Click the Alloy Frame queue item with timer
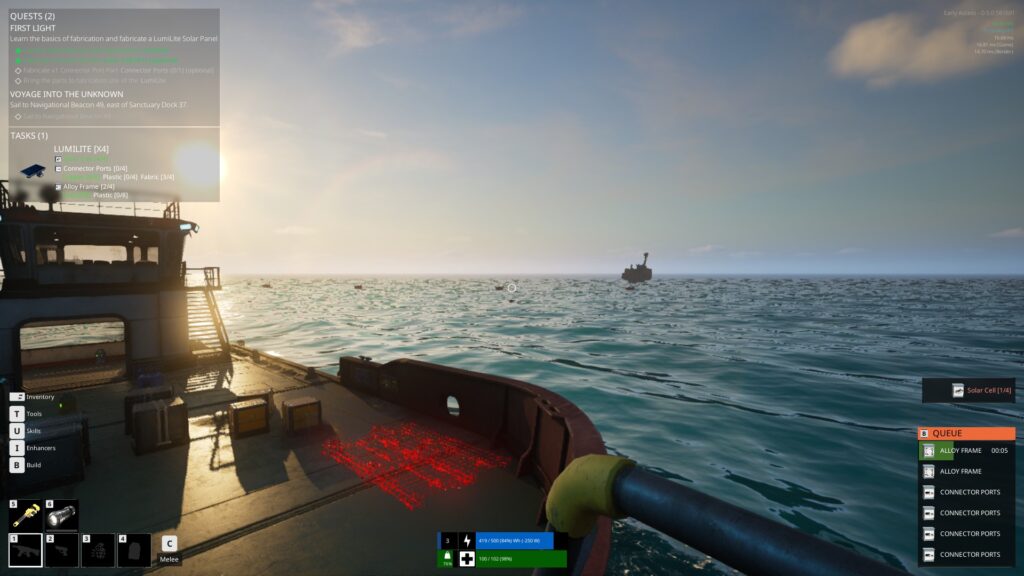Viewport: 1024px width, 576px height. click(x=966, y=451)
